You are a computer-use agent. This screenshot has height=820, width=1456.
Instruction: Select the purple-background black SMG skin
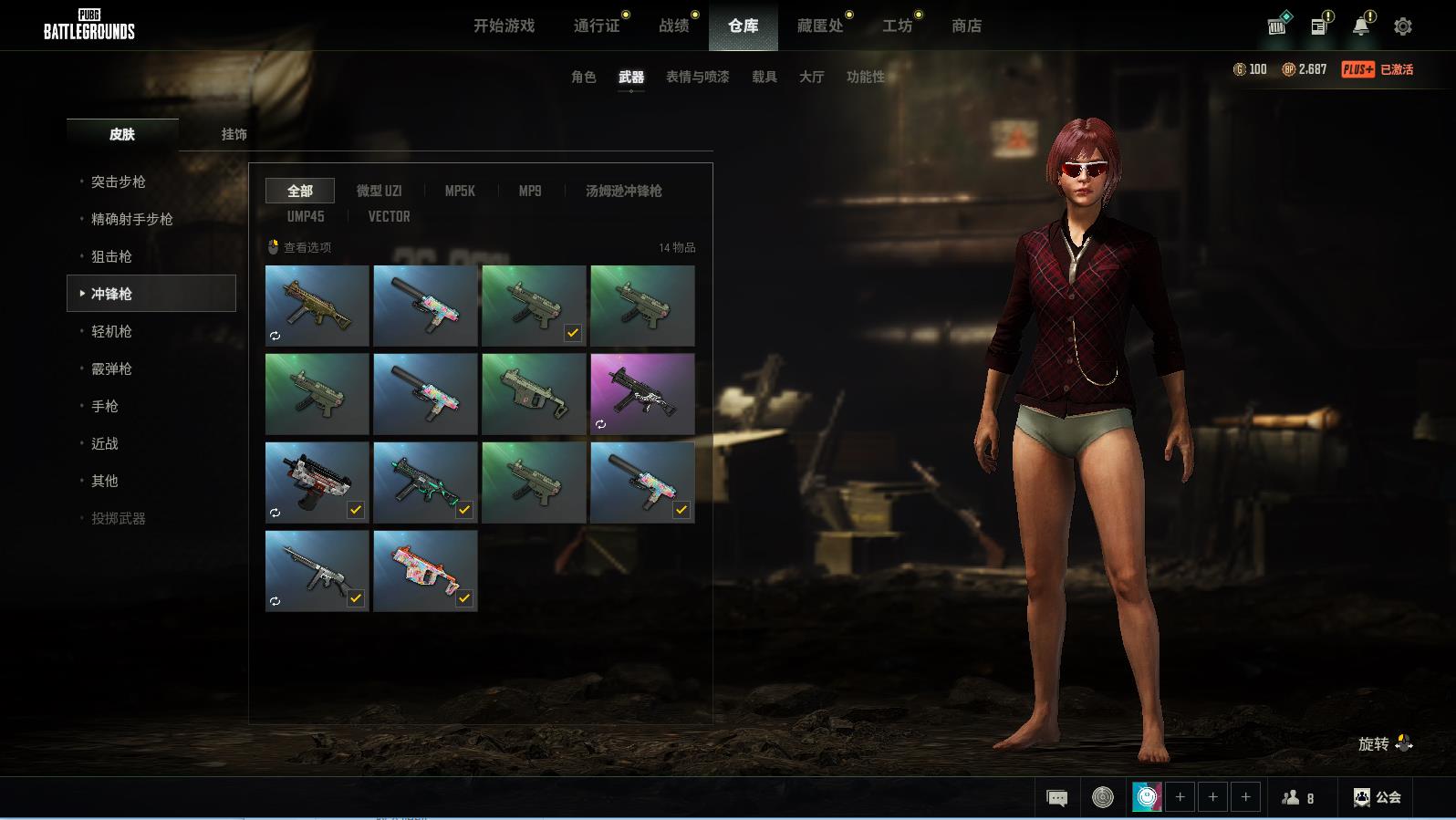[642, 394]
